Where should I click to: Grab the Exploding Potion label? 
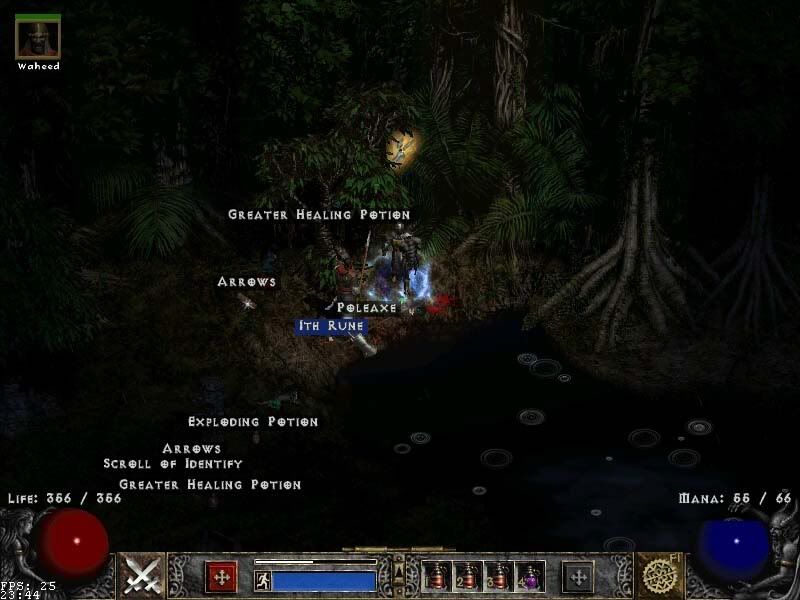click(253, 422)
